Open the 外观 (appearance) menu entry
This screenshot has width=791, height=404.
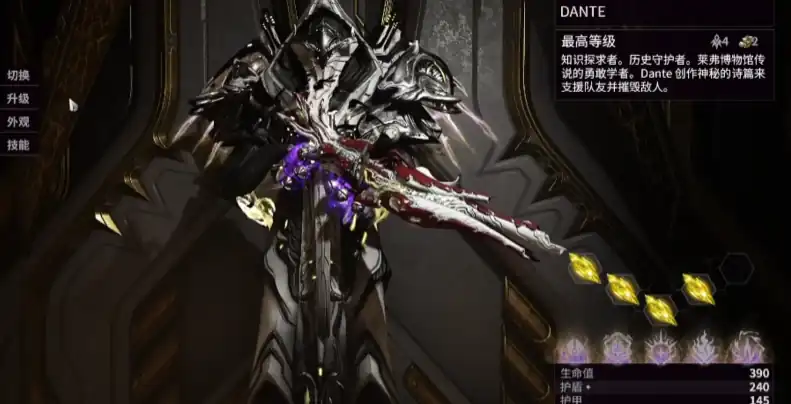pos(18,122)
